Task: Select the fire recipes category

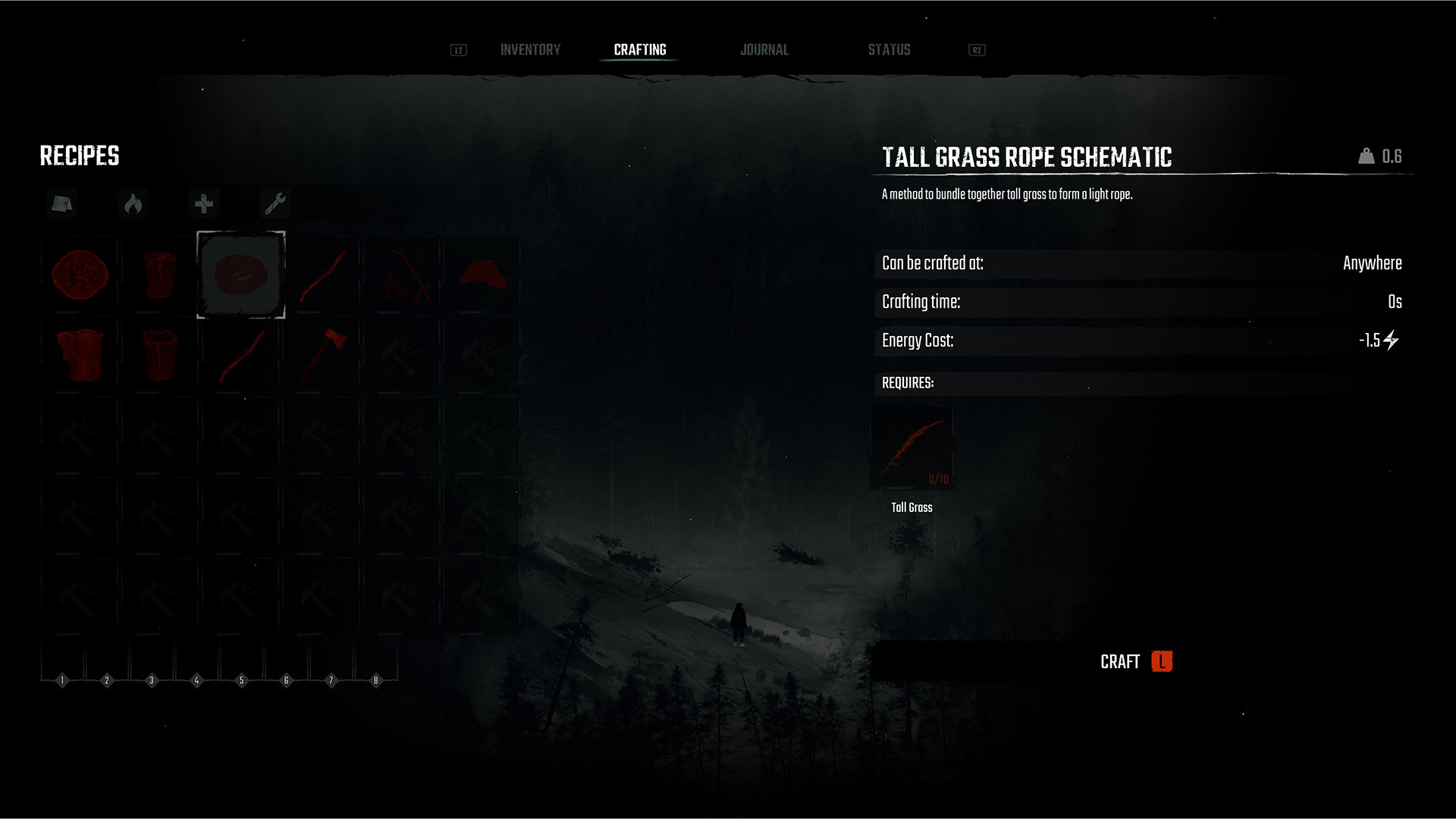Action: tap(133, 203)
